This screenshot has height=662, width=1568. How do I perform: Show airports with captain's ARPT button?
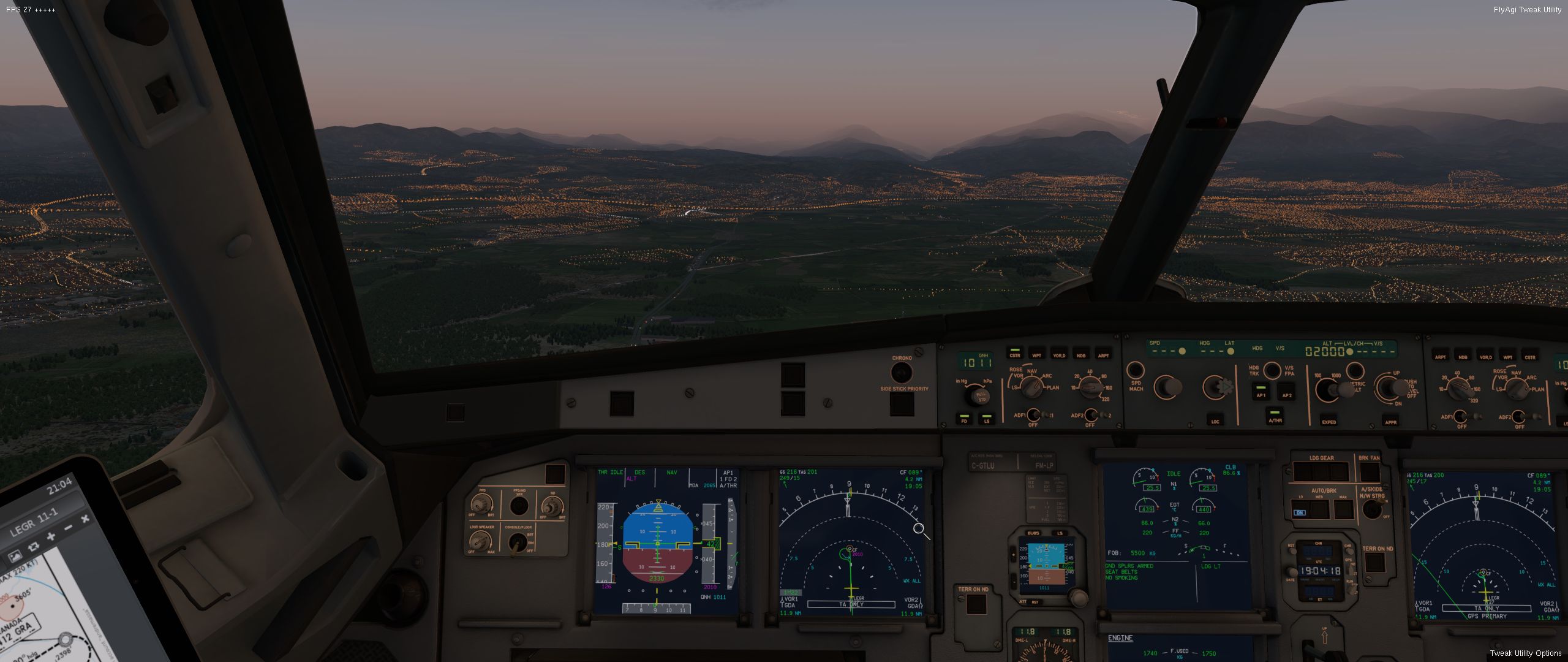pos(1103,353)
